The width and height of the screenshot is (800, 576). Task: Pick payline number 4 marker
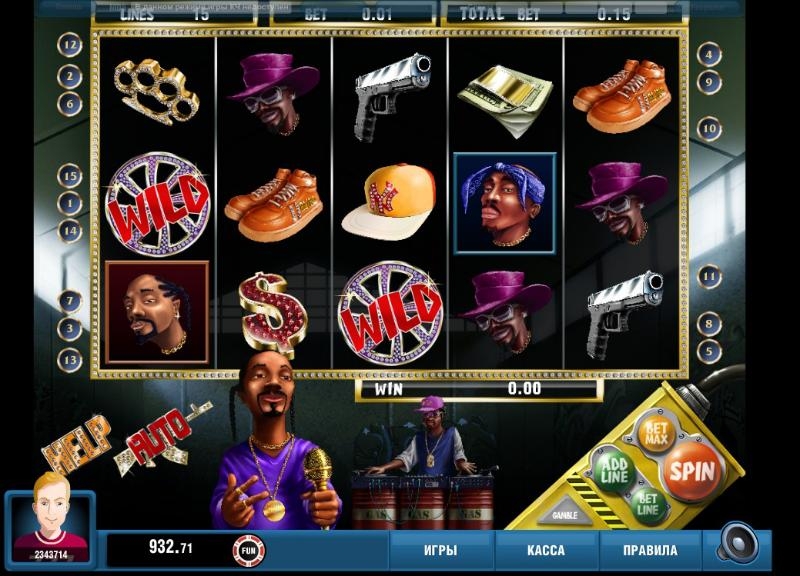709,54
